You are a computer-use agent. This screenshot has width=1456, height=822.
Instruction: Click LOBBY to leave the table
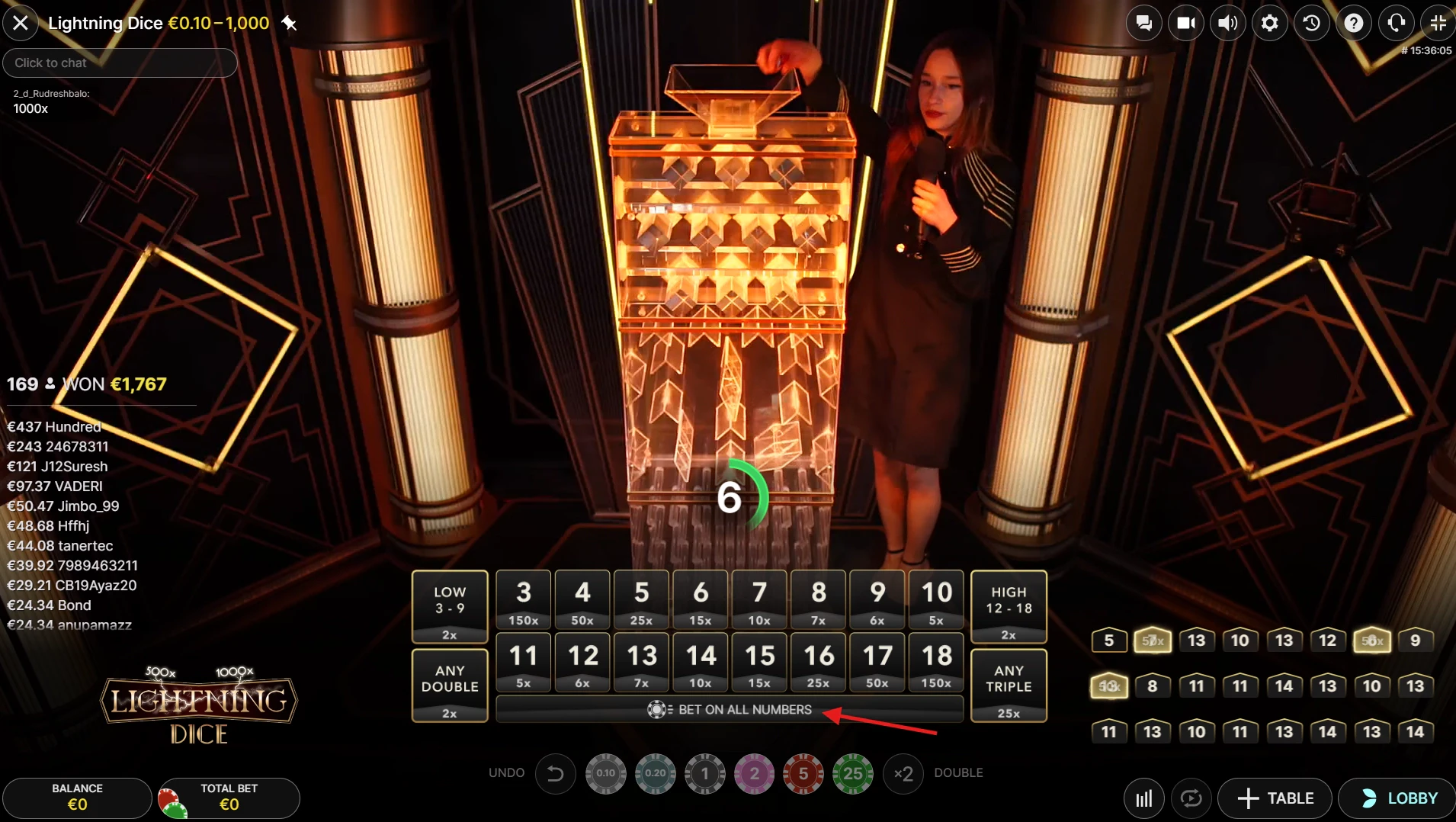point(1397,798)
